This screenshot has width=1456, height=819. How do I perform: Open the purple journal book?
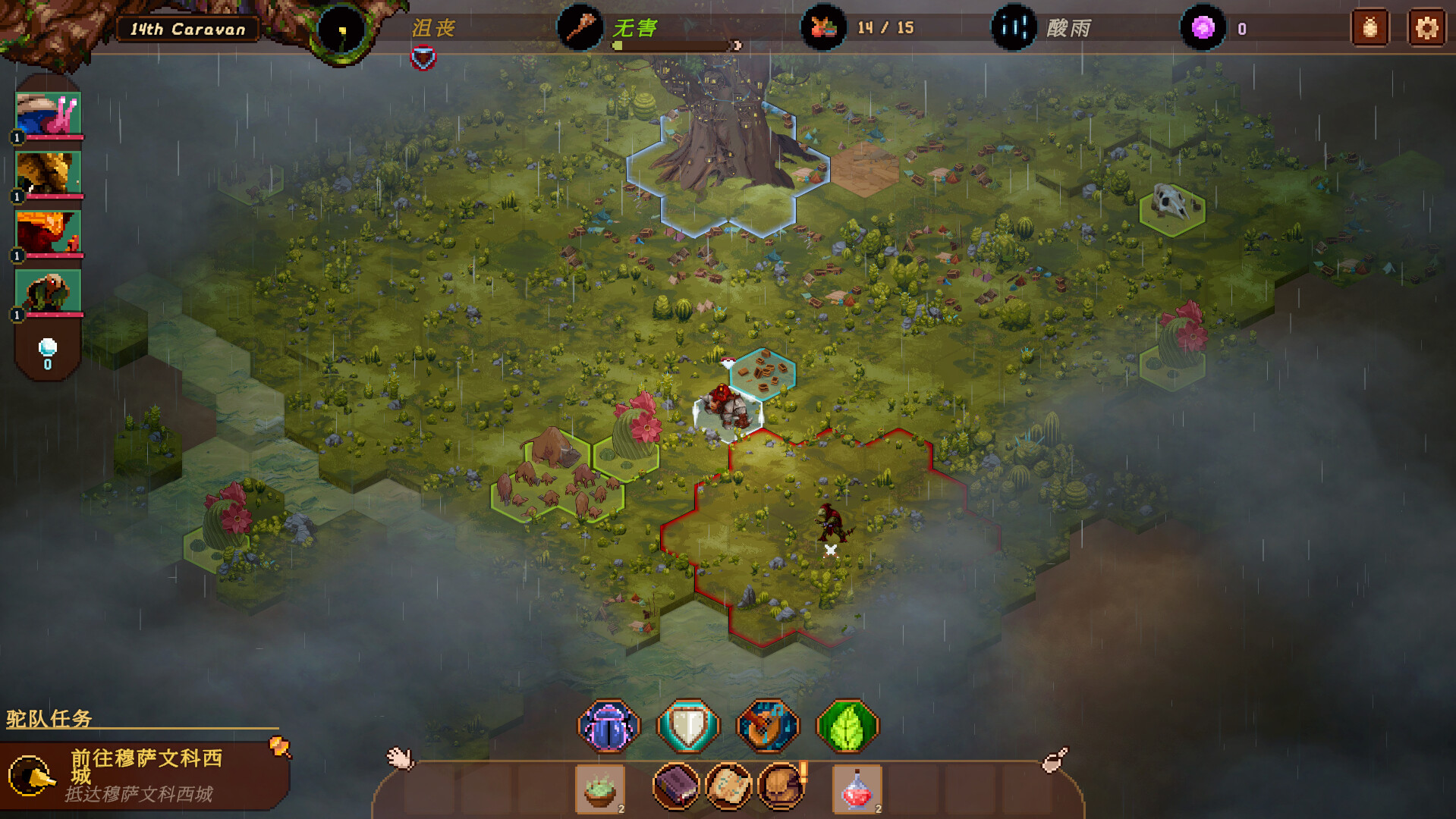tap(675, 786)
